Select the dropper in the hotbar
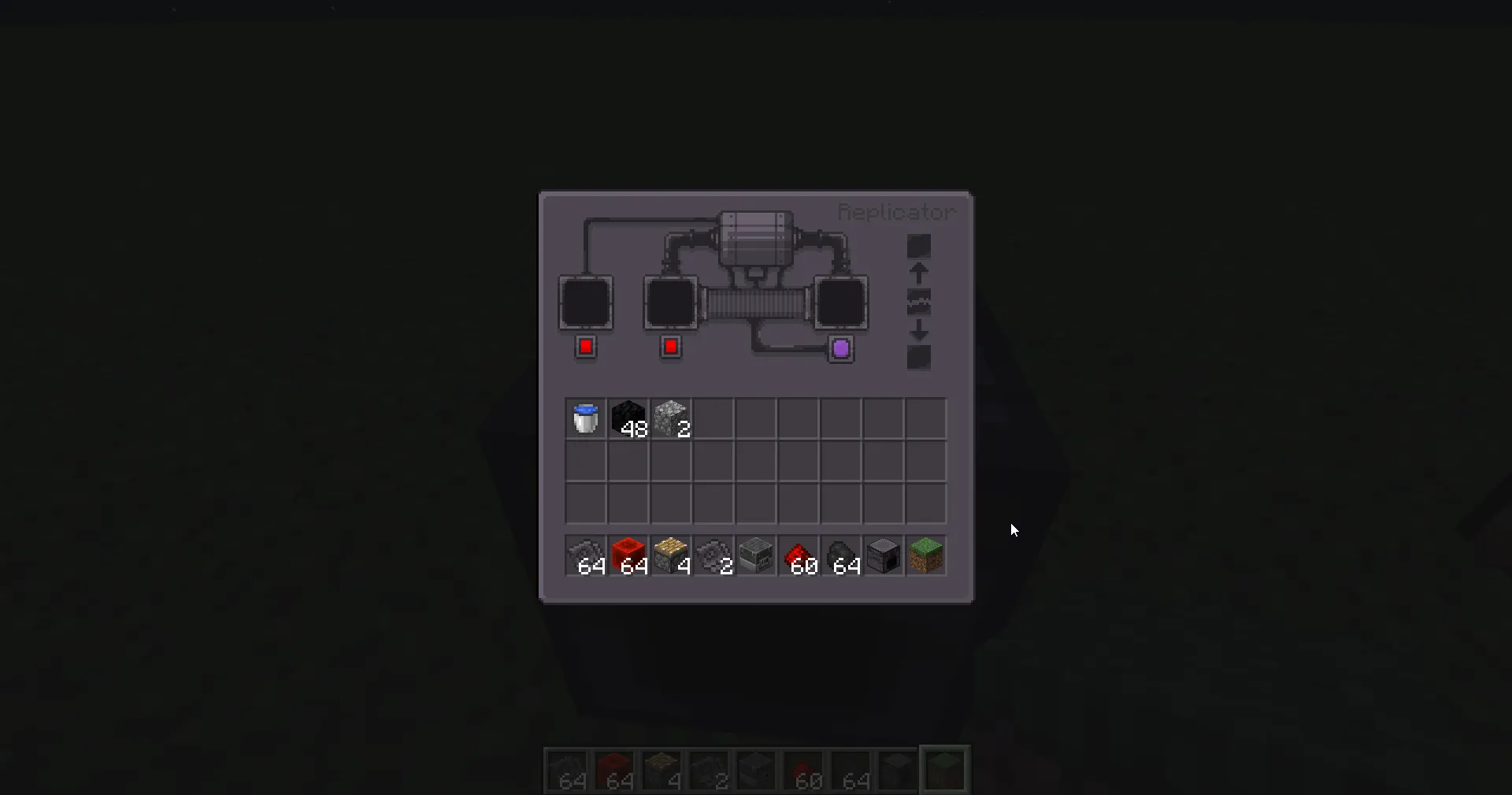This screenshot has height=795, width=1512. (x=755, y=555)
